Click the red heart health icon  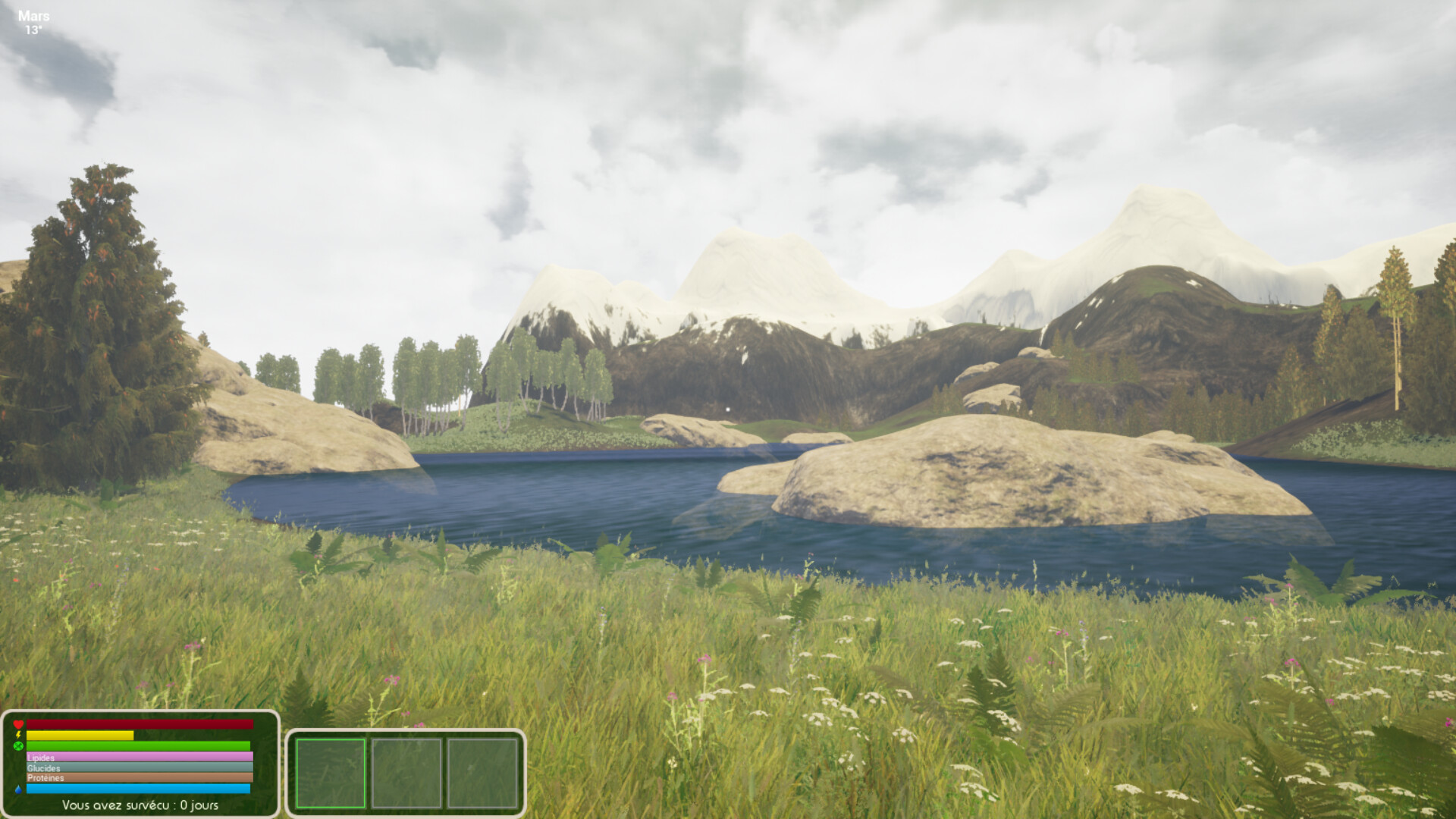click(x=18, y=724)
